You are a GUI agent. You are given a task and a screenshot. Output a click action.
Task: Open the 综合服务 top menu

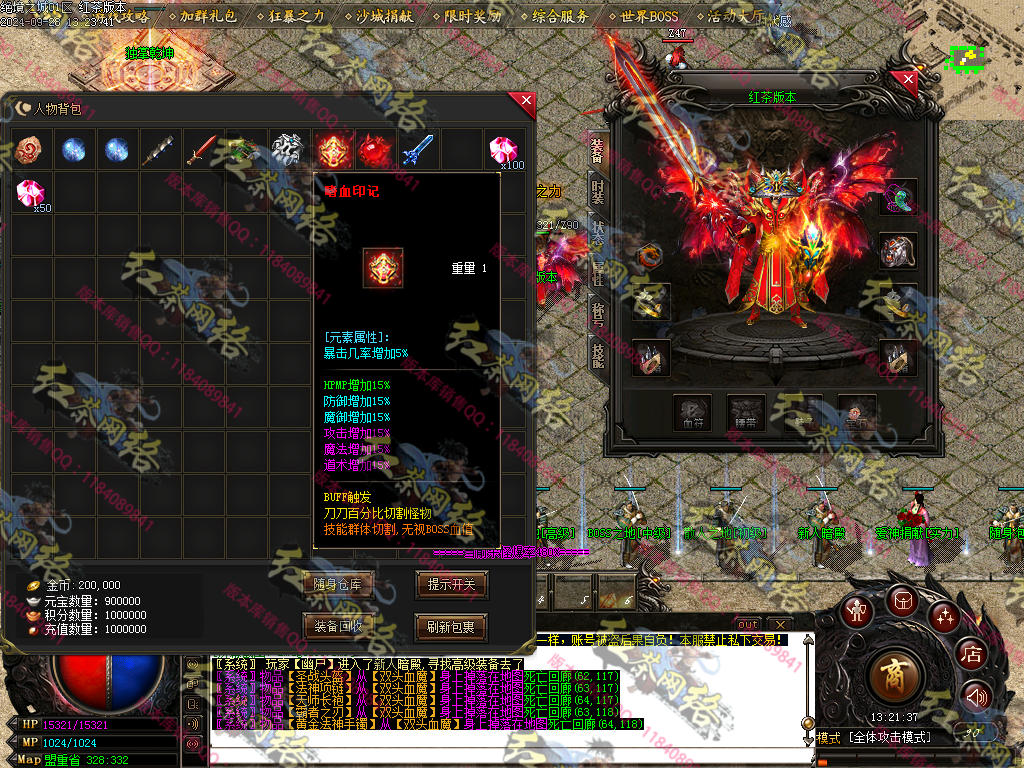(x=560, y=17)
